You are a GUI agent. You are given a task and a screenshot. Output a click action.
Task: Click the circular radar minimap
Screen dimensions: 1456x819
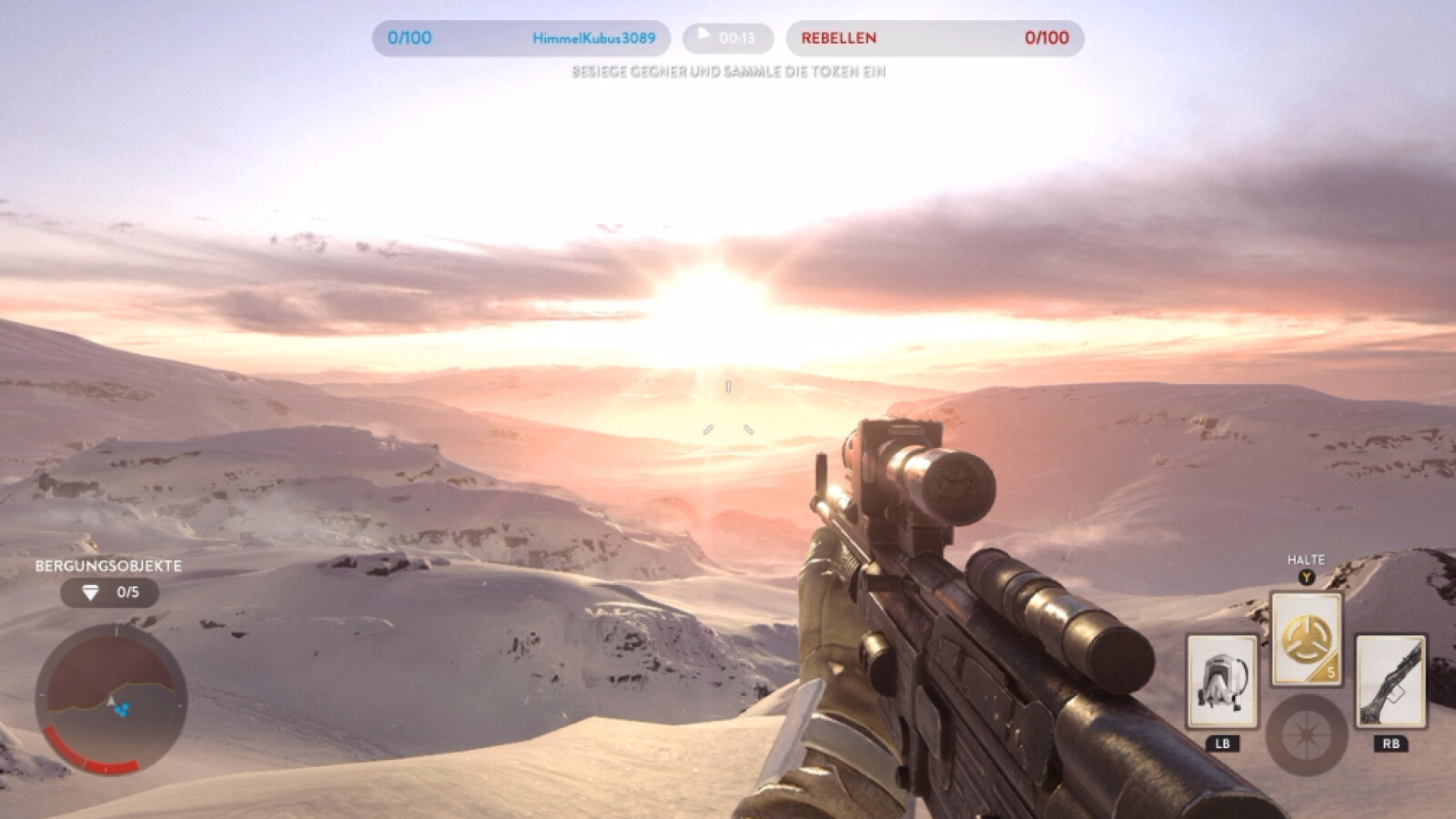click(x=111, y=699)
